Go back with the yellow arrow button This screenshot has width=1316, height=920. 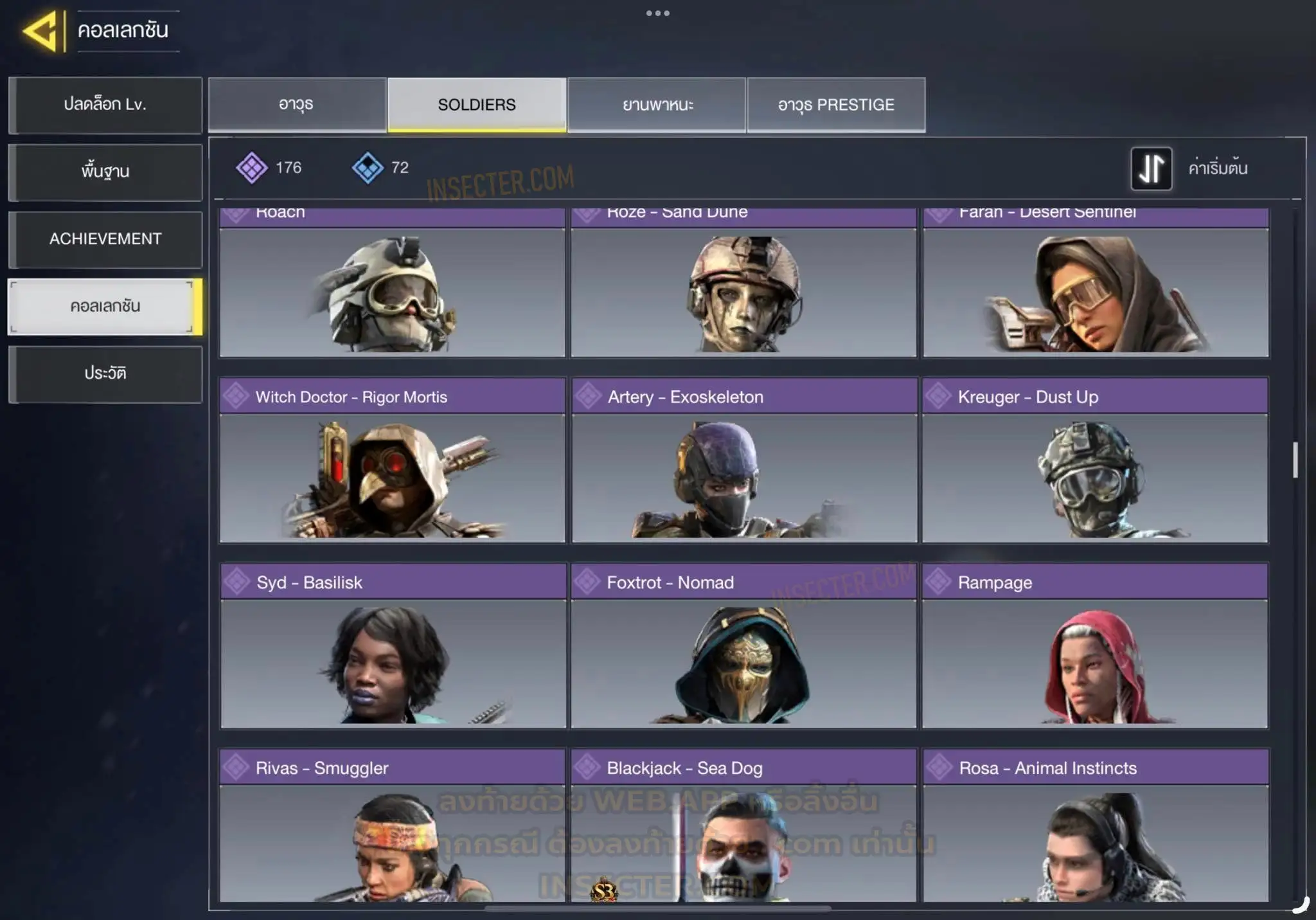pyautogui.click(x=42, y=31)
